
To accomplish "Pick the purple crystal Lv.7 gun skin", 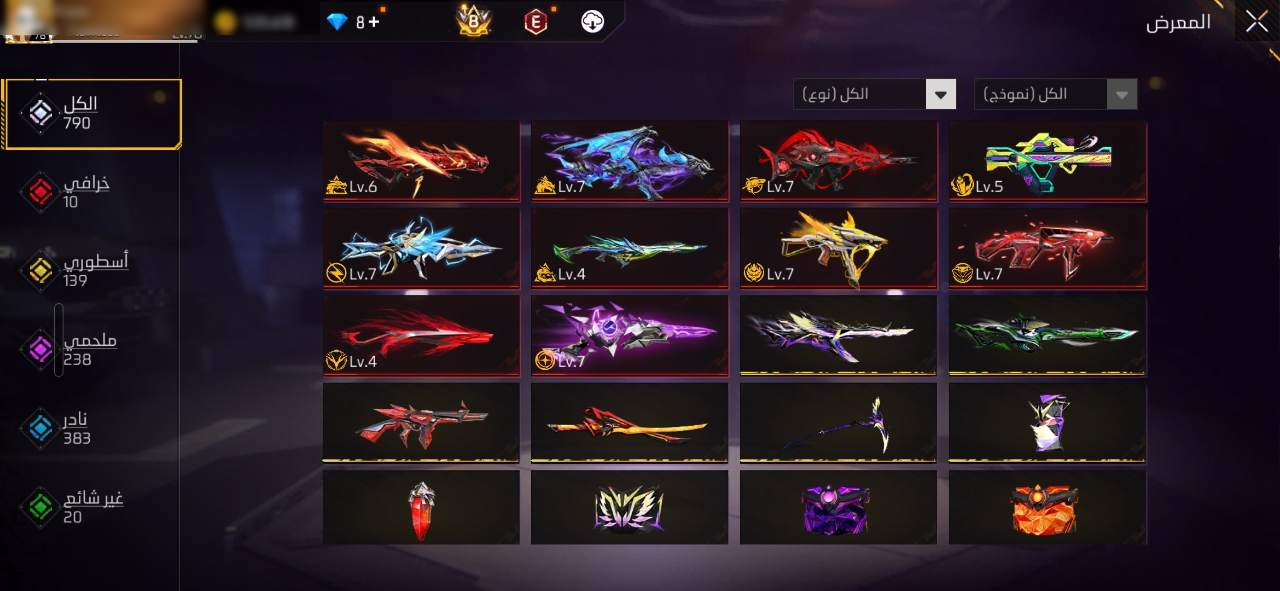I will click(630, 335).
